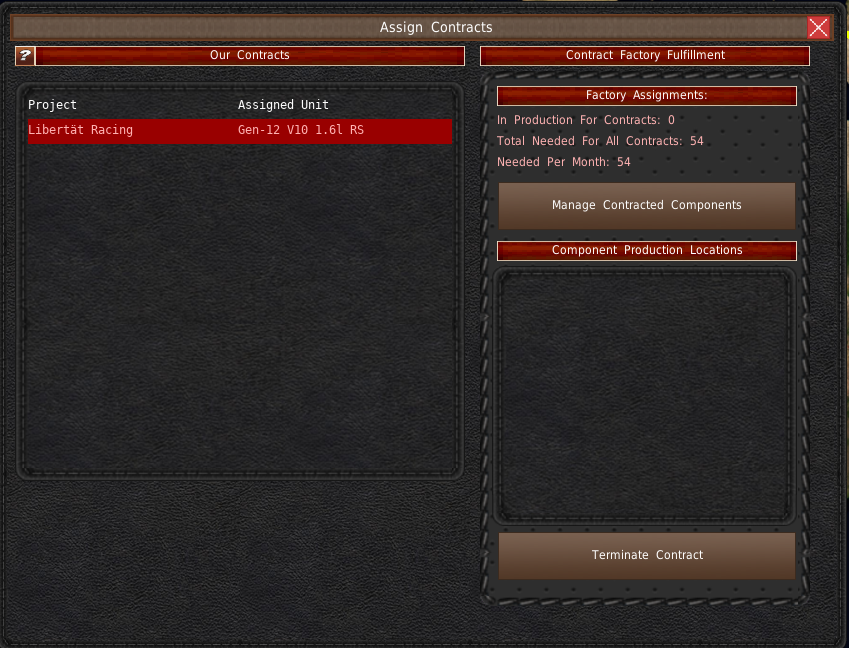This screenshot has height=648, width=849.
Task: Open Manage Contracted Components
Action: [x=646, y=206]
